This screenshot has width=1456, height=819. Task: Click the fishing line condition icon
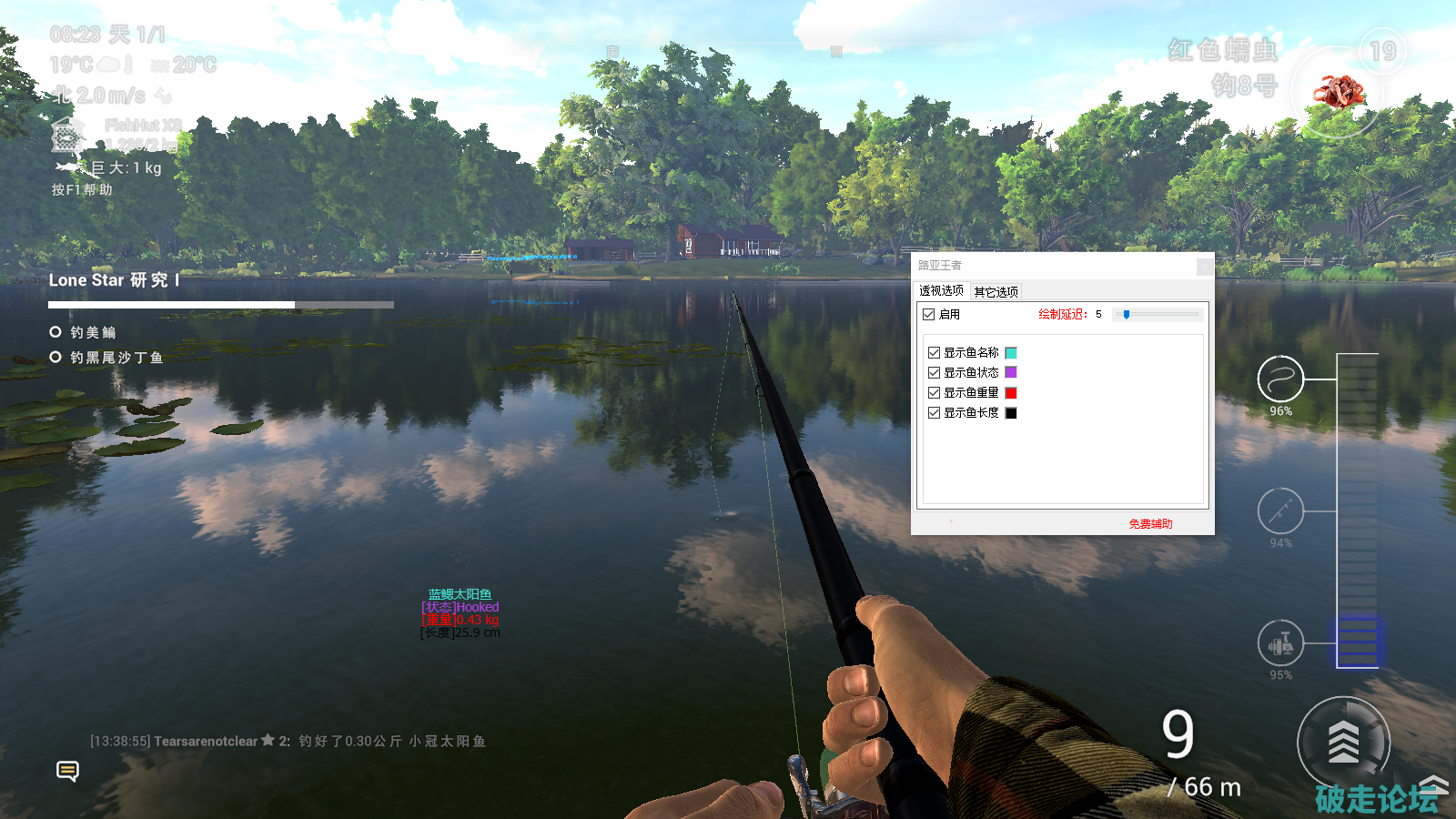1280,379
